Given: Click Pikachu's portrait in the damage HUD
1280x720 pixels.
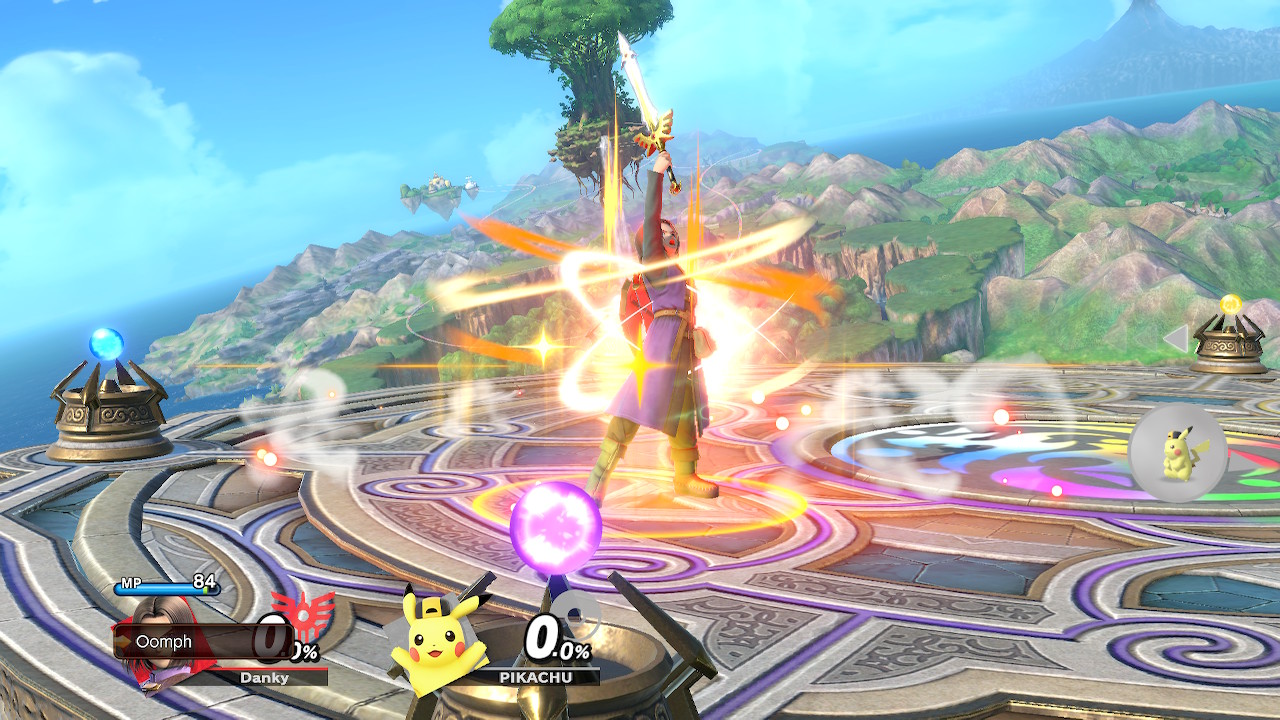Looking at the screenshot, I should tap(438, 632).
